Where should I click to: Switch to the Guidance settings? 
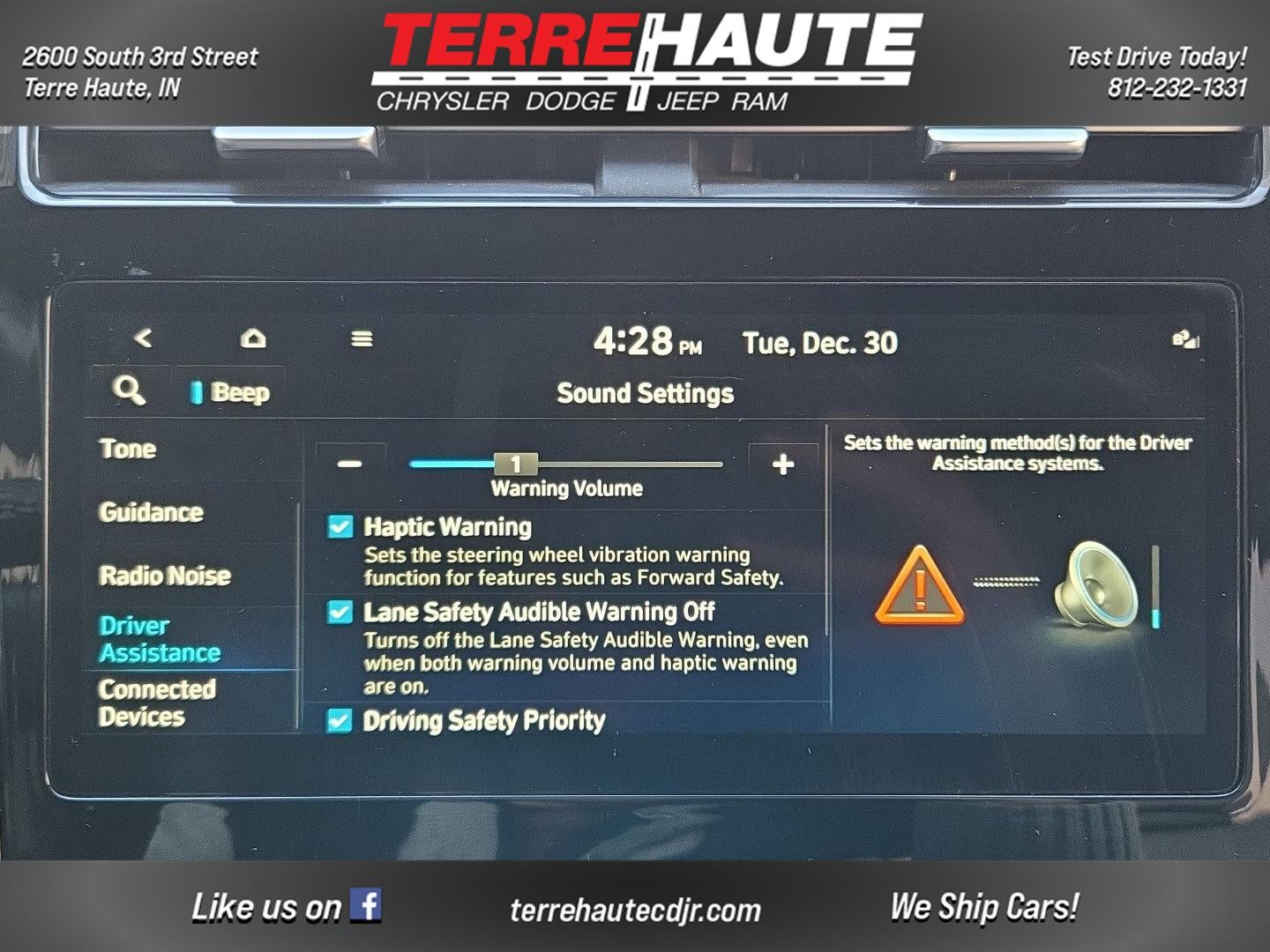(152, 512)
